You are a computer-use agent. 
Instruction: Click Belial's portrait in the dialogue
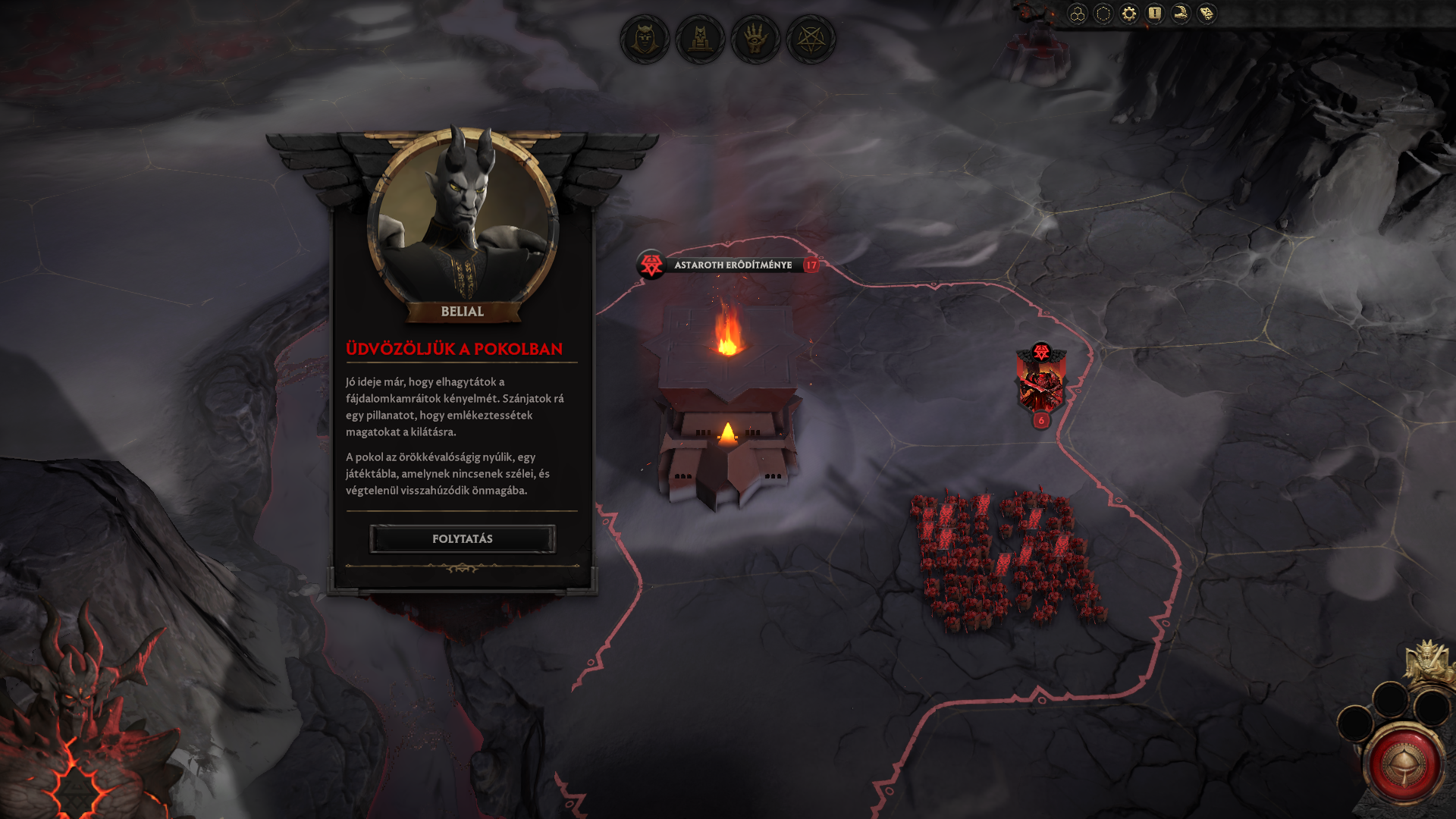tap(462, 220)
